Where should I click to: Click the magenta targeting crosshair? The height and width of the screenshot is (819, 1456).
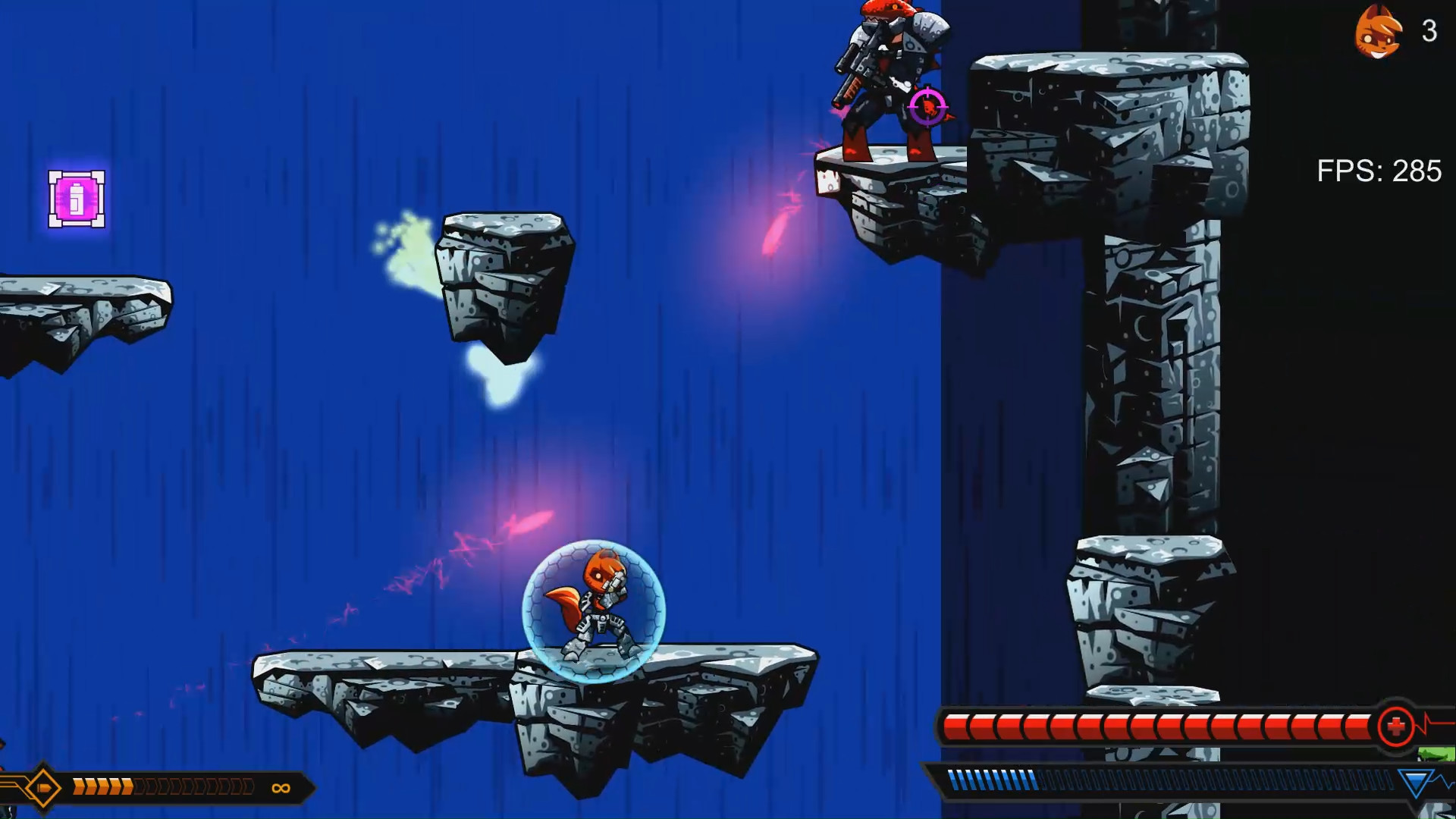[x=927, y=108]
